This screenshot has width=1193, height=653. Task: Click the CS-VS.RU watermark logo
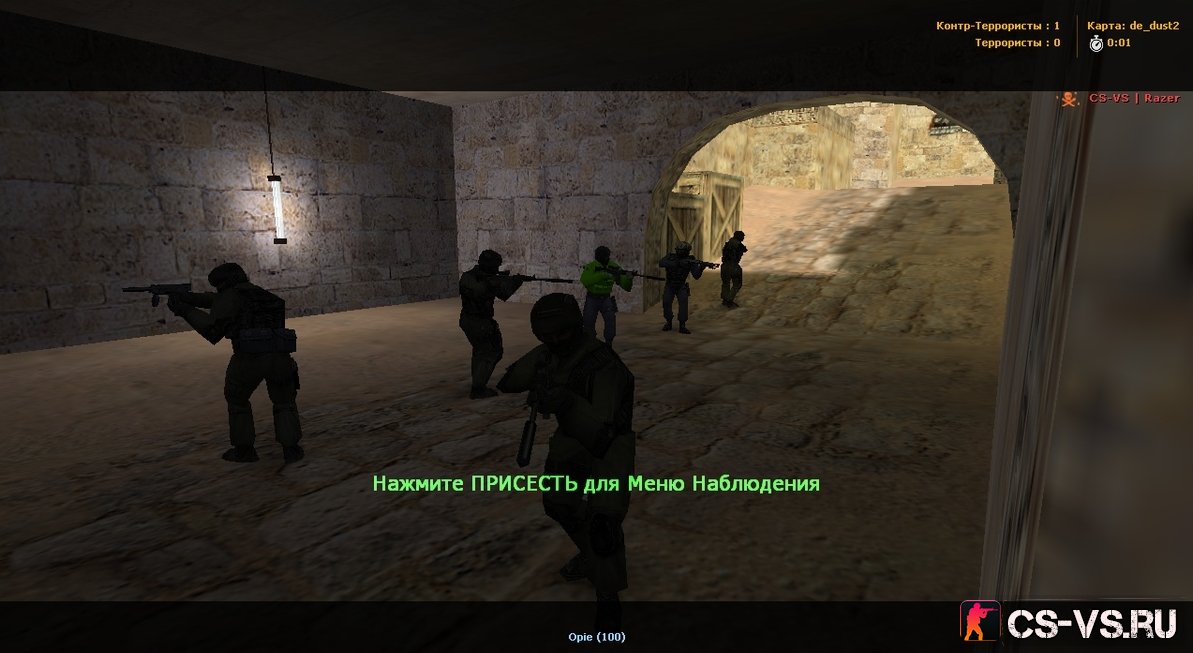(1072, 621)
